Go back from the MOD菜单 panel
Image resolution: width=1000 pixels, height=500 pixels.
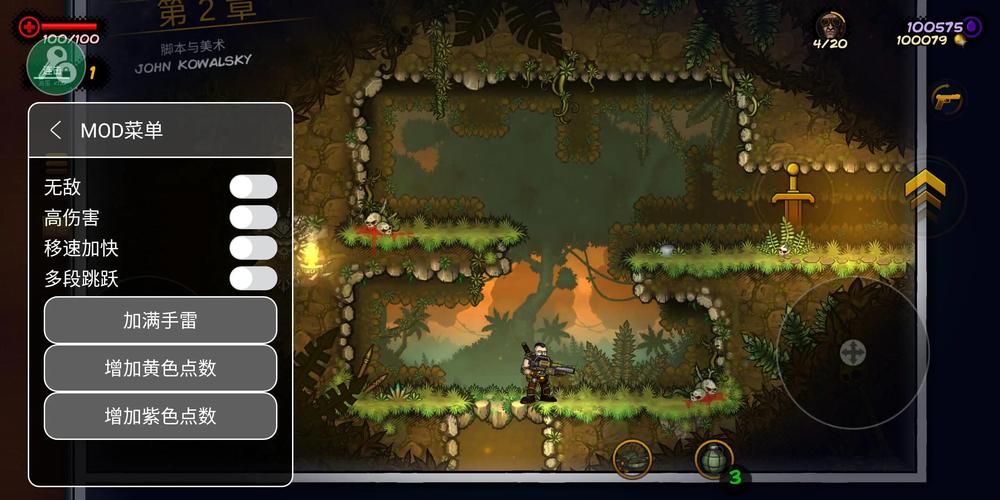[x=56, y=130]
